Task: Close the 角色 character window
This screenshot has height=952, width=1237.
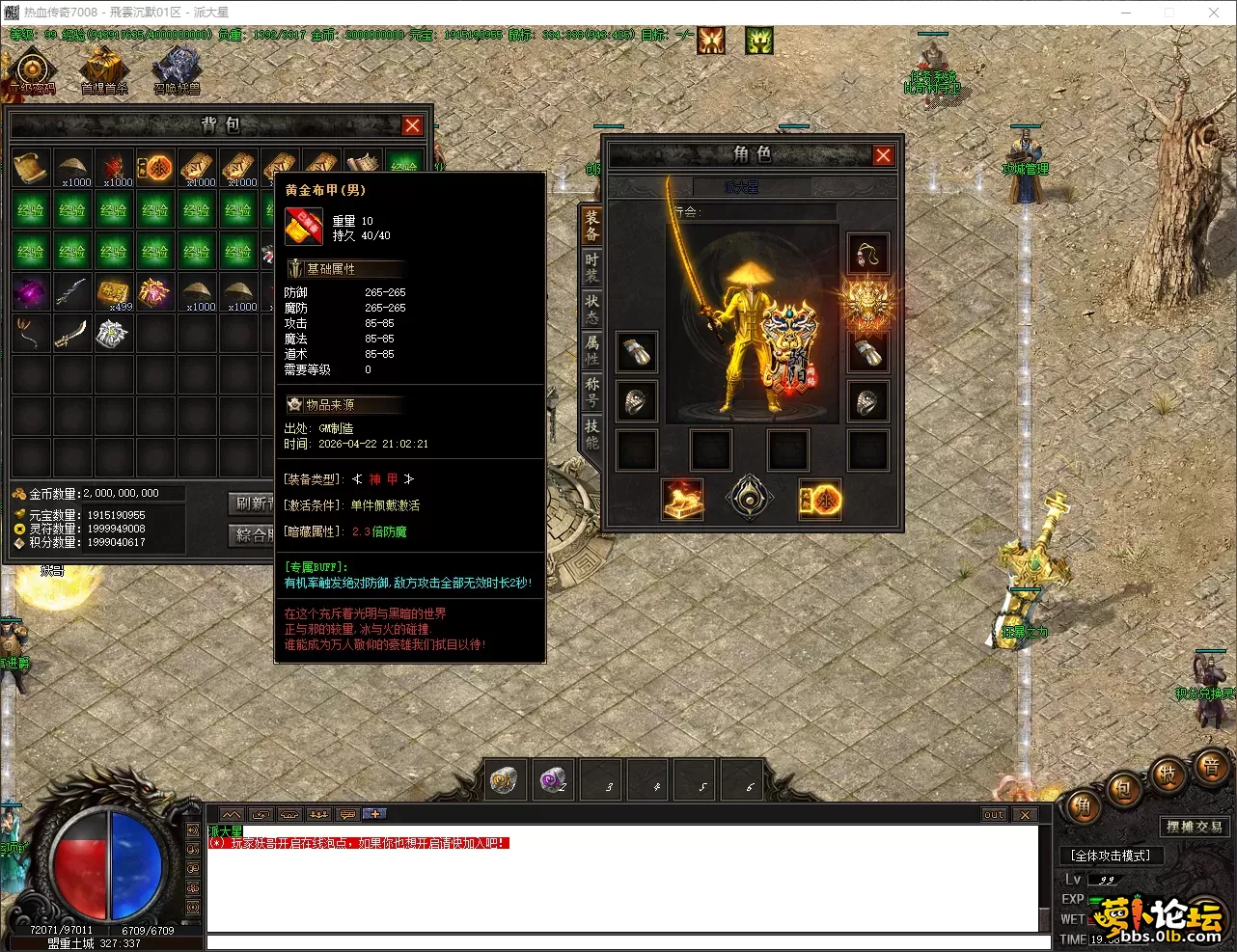Action: [882, 155]
